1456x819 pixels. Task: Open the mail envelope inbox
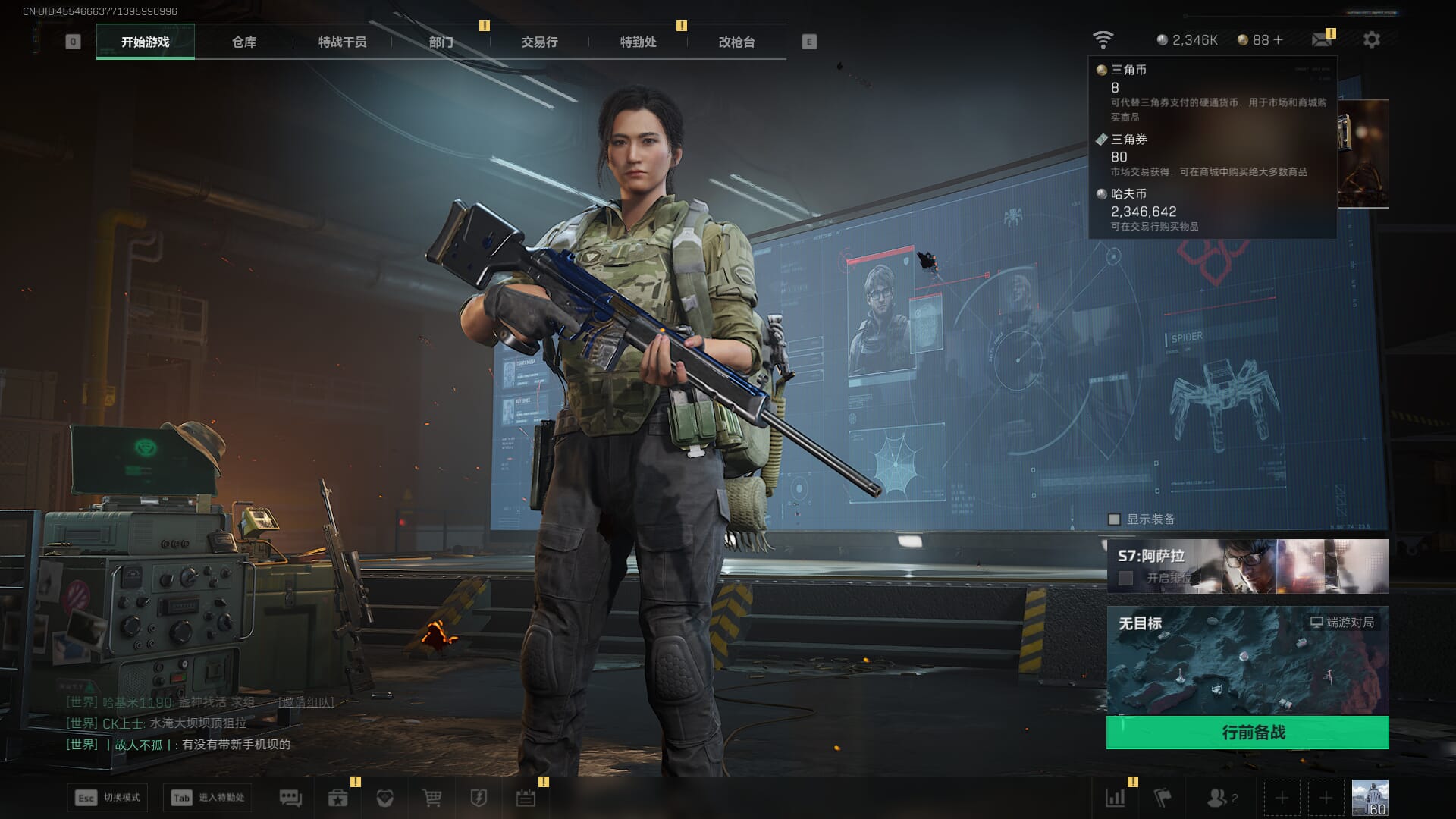point(1322,39)
